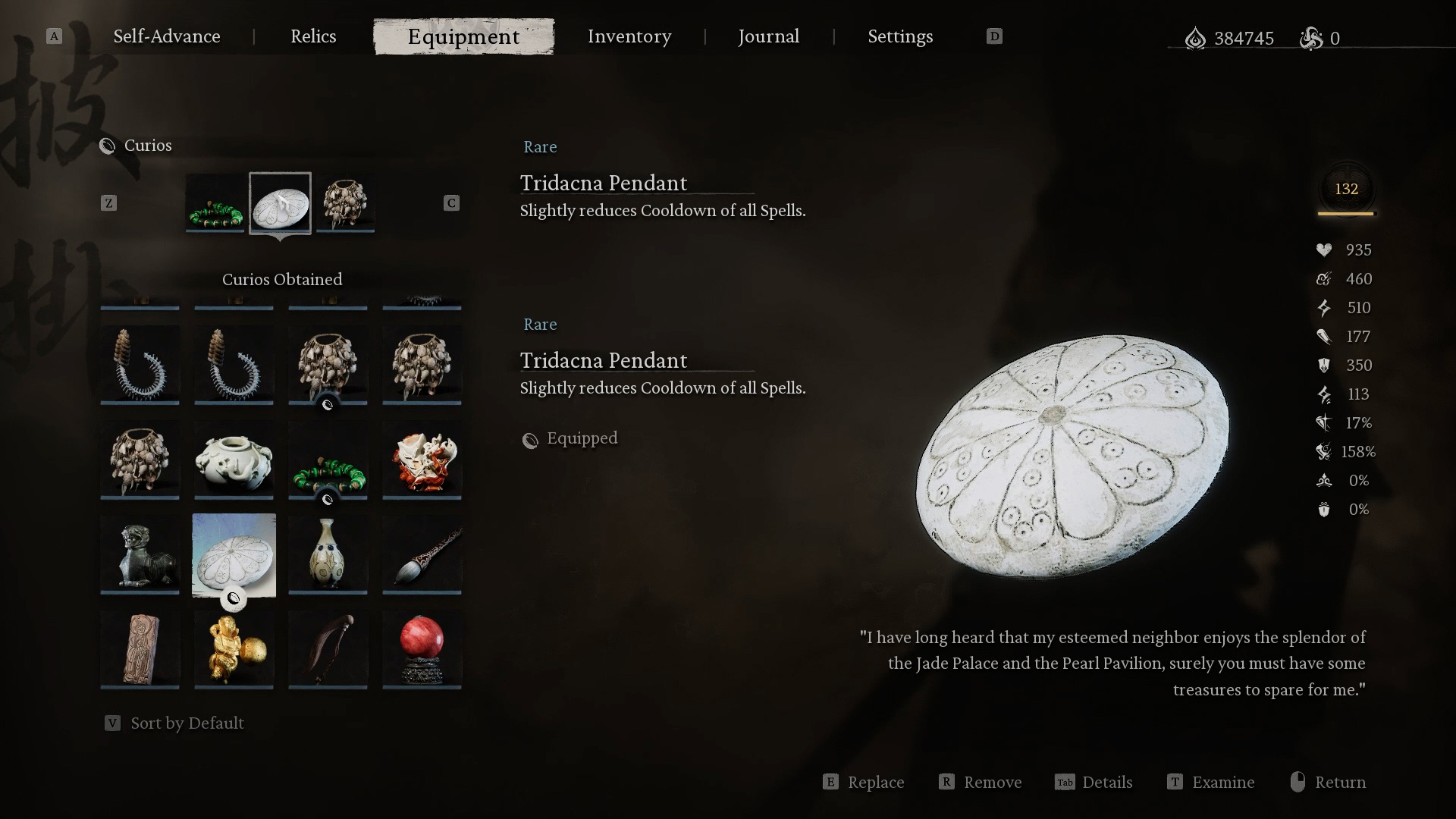
Task: Click Return to leave the menu
Action: (x=1329, y=782)
